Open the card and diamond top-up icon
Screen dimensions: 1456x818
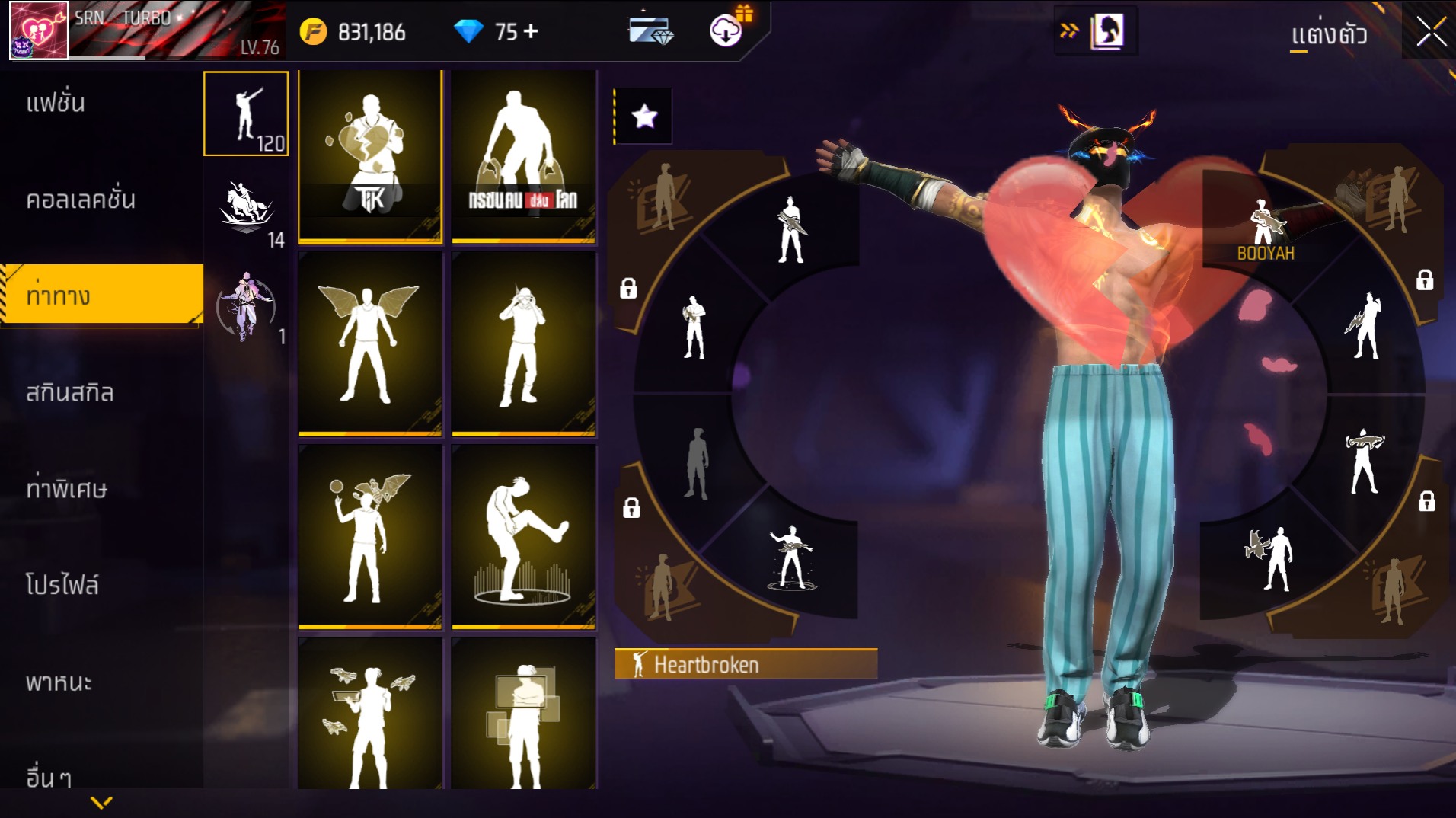click(650, 32)
